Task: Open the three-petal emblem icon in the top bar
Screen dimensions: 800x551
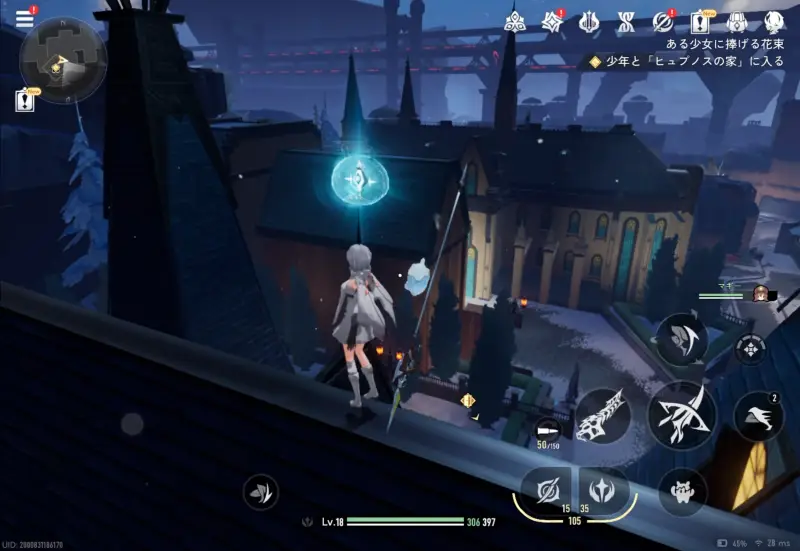Action: coord(515,22)
